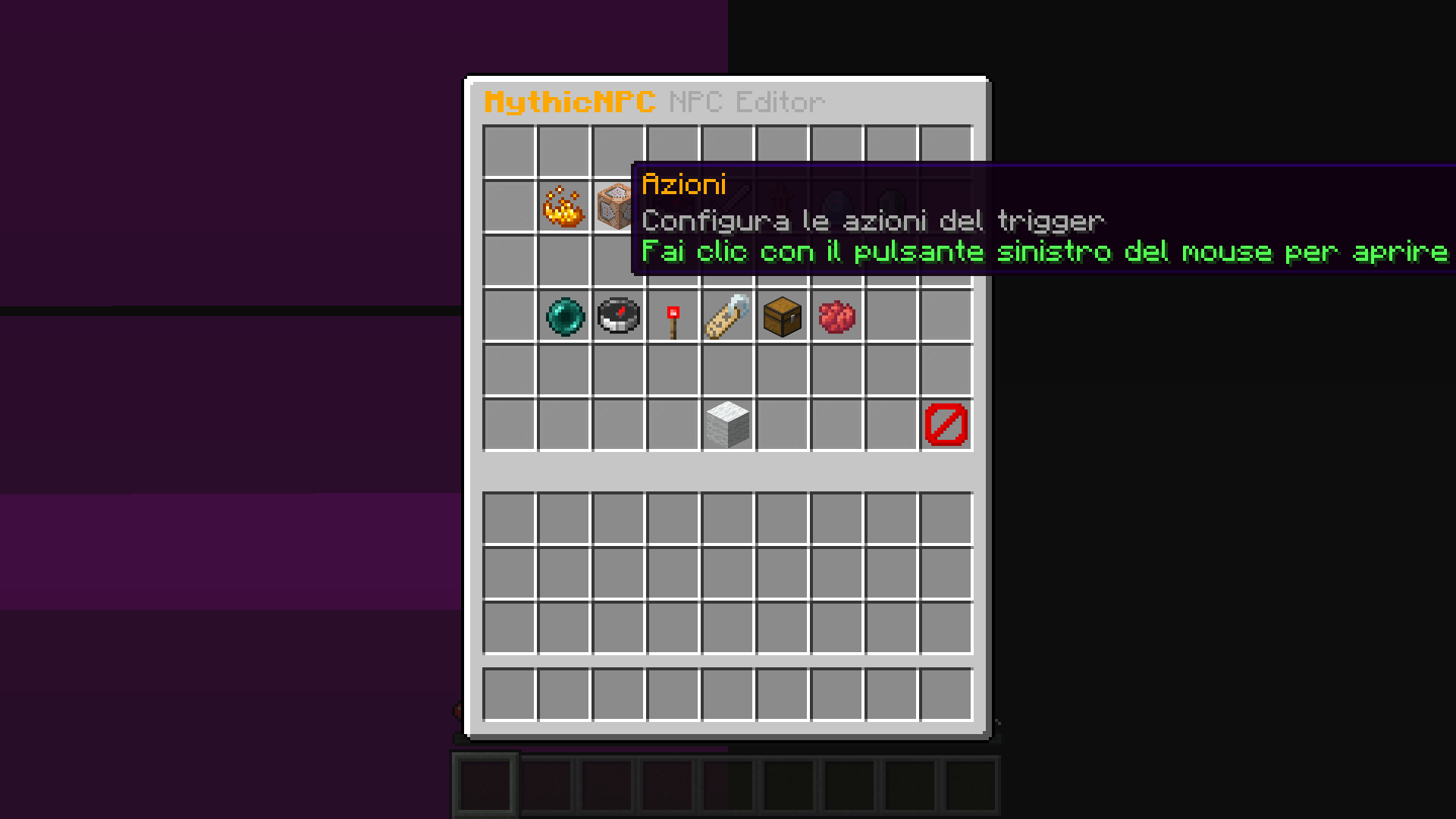Click the slot directly above the white wool block
The width and height of the screenshot is (1456, 819).
728,369
